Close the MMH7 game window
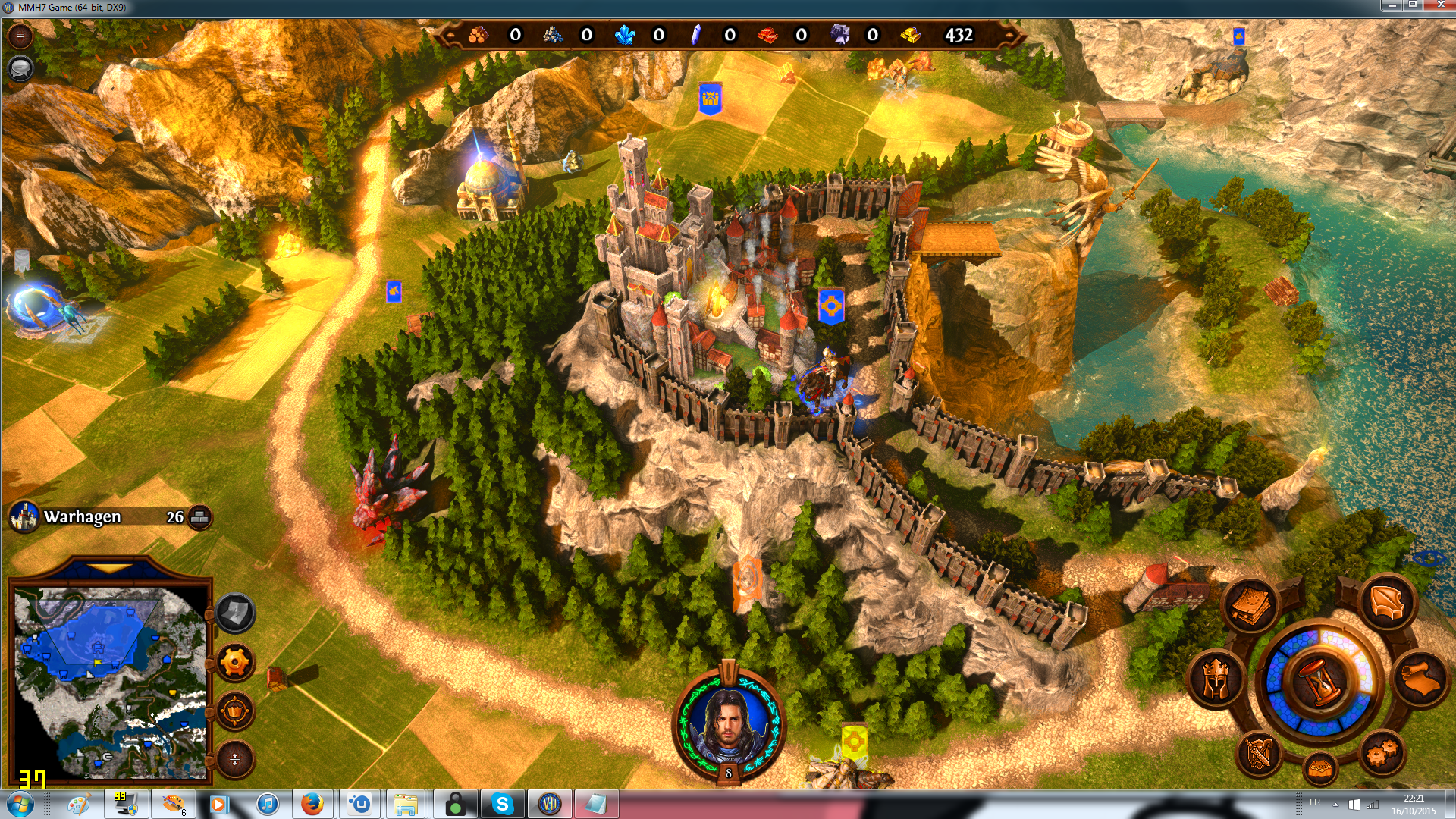The image size is (1456, 819). click(x=1438, y=5)
